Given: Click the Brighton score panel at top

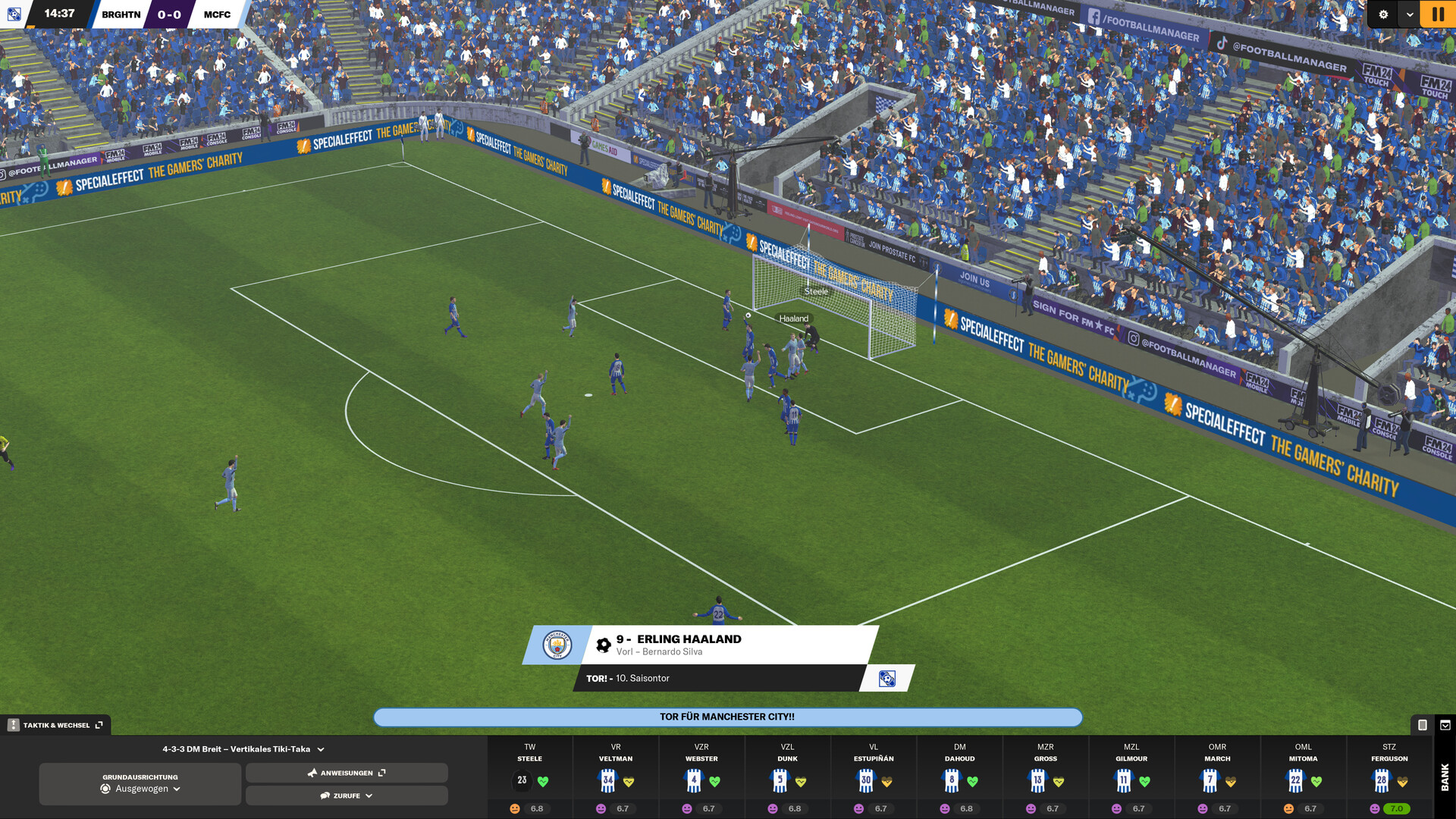Looking at the screenshot, I should coord(121,14).
